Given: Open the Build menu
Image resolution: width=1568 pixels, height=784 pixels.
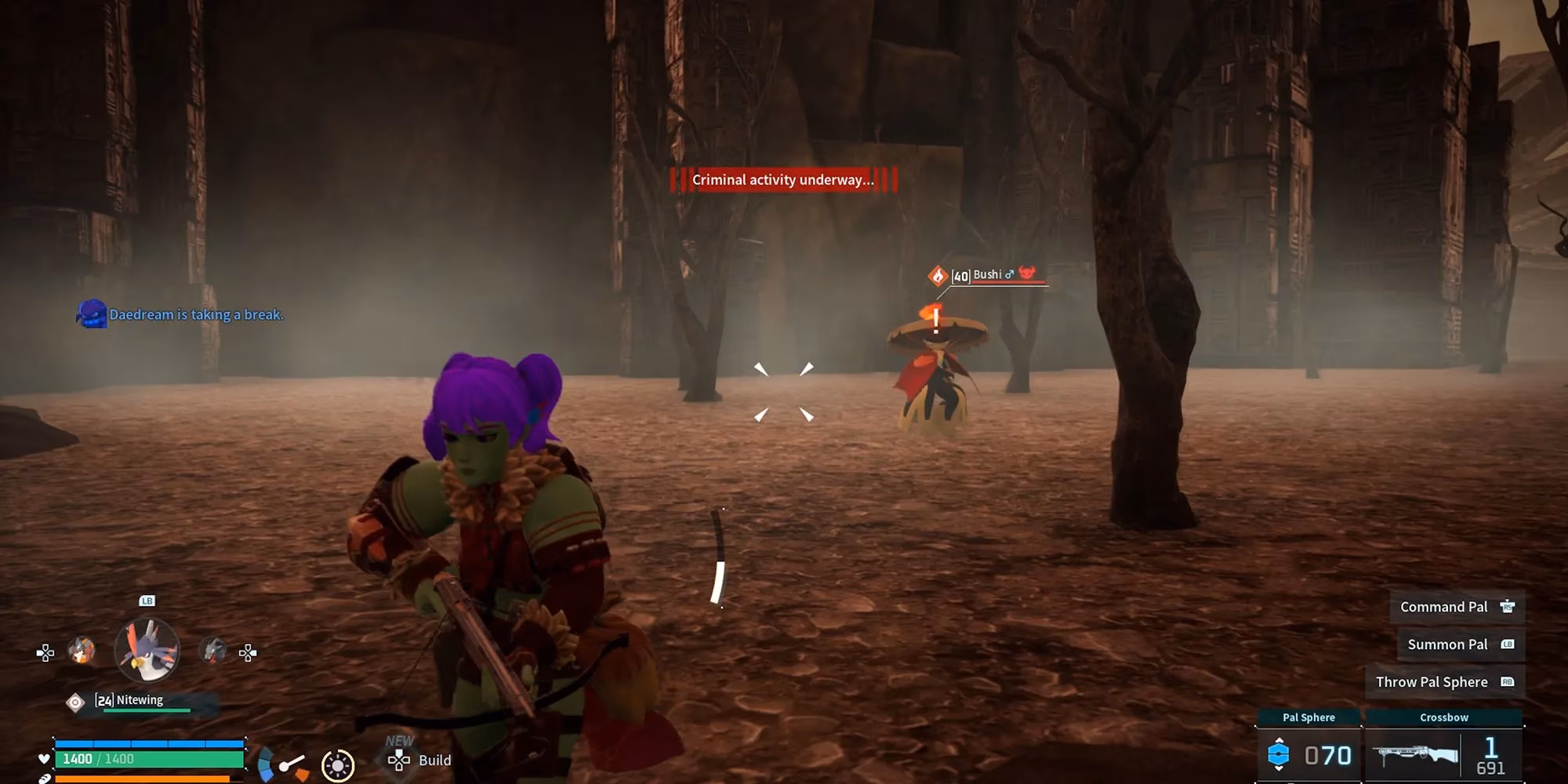Looking at the screenshot, I should tap(420, 760).
